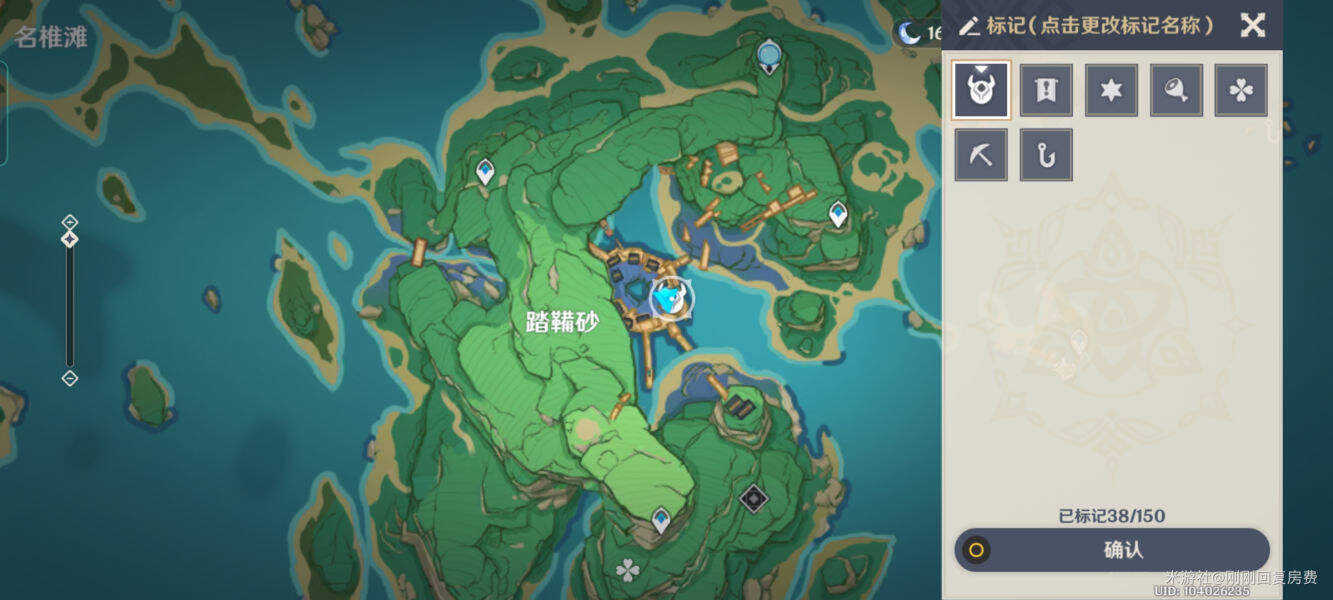Choose the exclamation banner marker icon
This screenshot has height=600, width=1333.
coord(1046,90)
